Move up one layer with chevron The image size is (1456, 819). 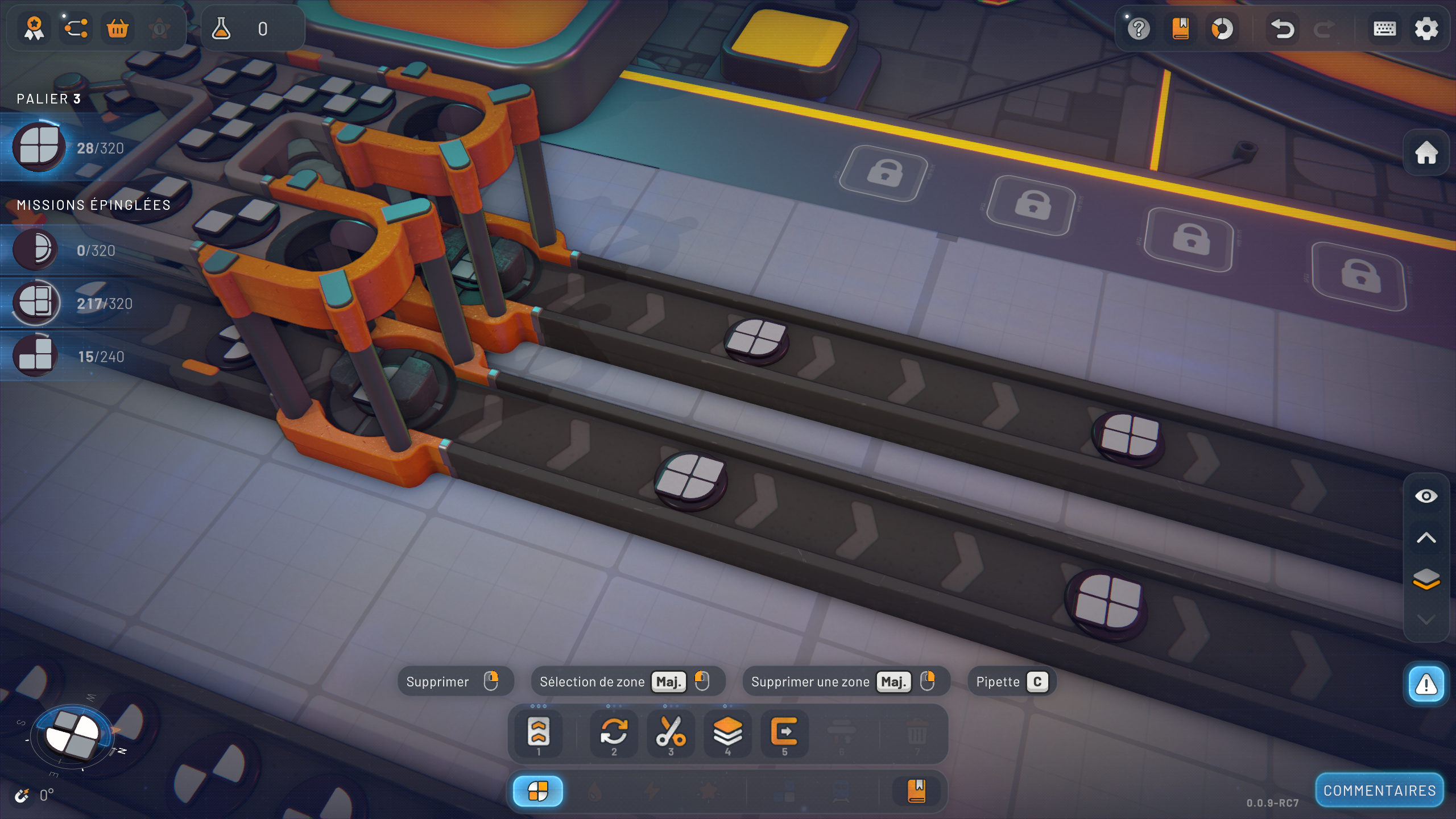tap(1426, 538)
